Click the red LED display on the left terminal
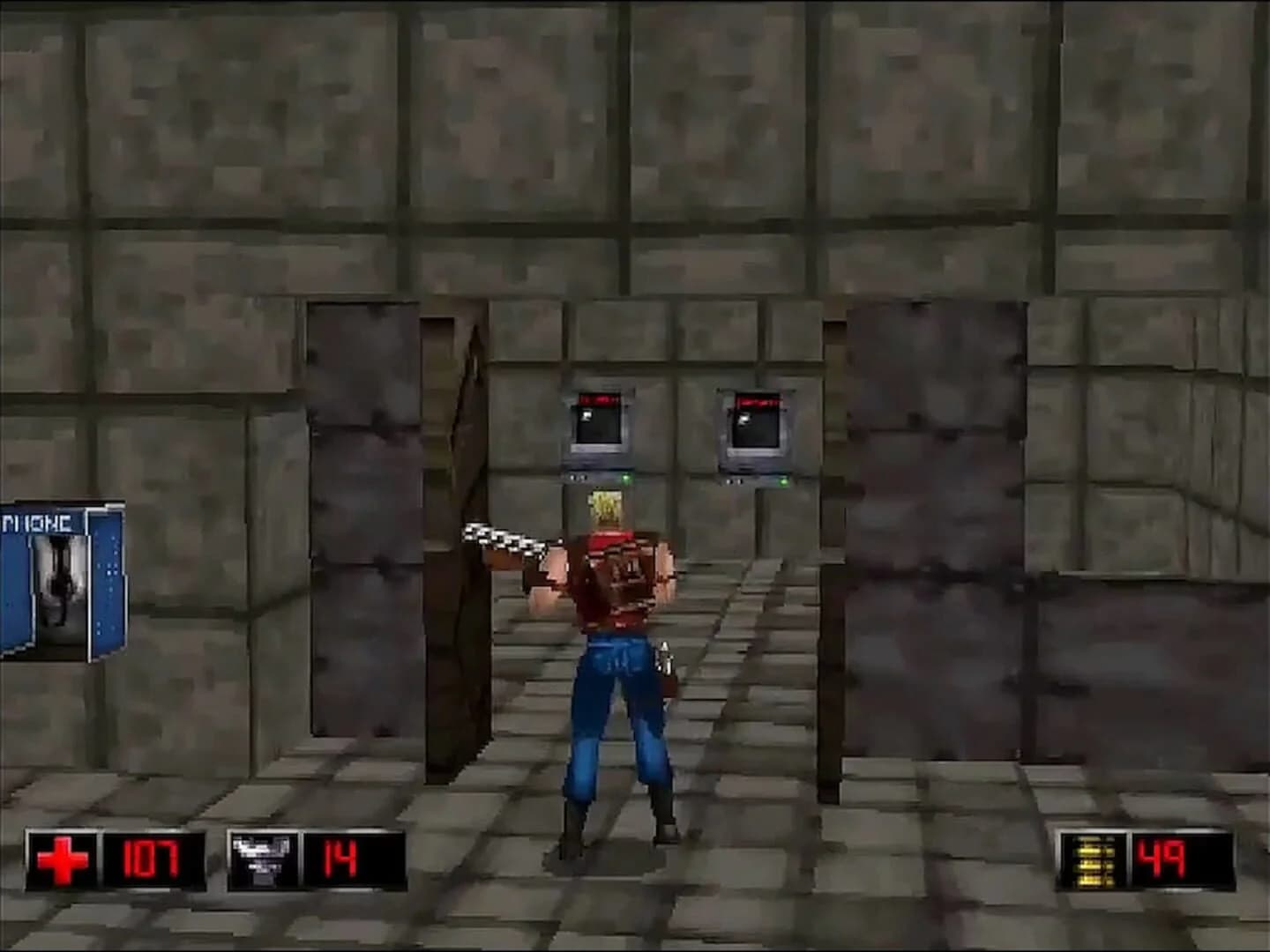Screen dimensions: 1270x952 pos(598,398)
